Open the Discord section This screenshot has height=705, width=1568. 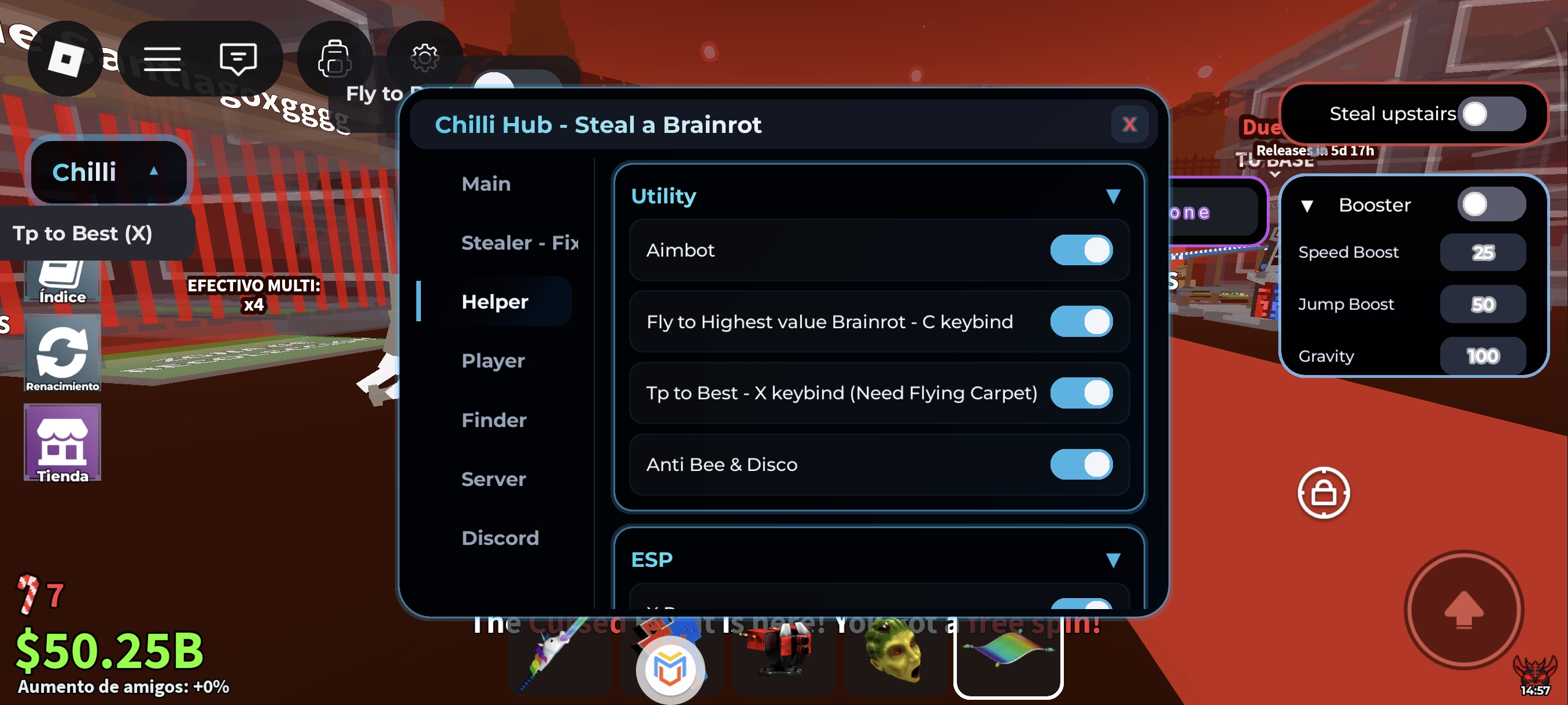click(x=500, y=537)
